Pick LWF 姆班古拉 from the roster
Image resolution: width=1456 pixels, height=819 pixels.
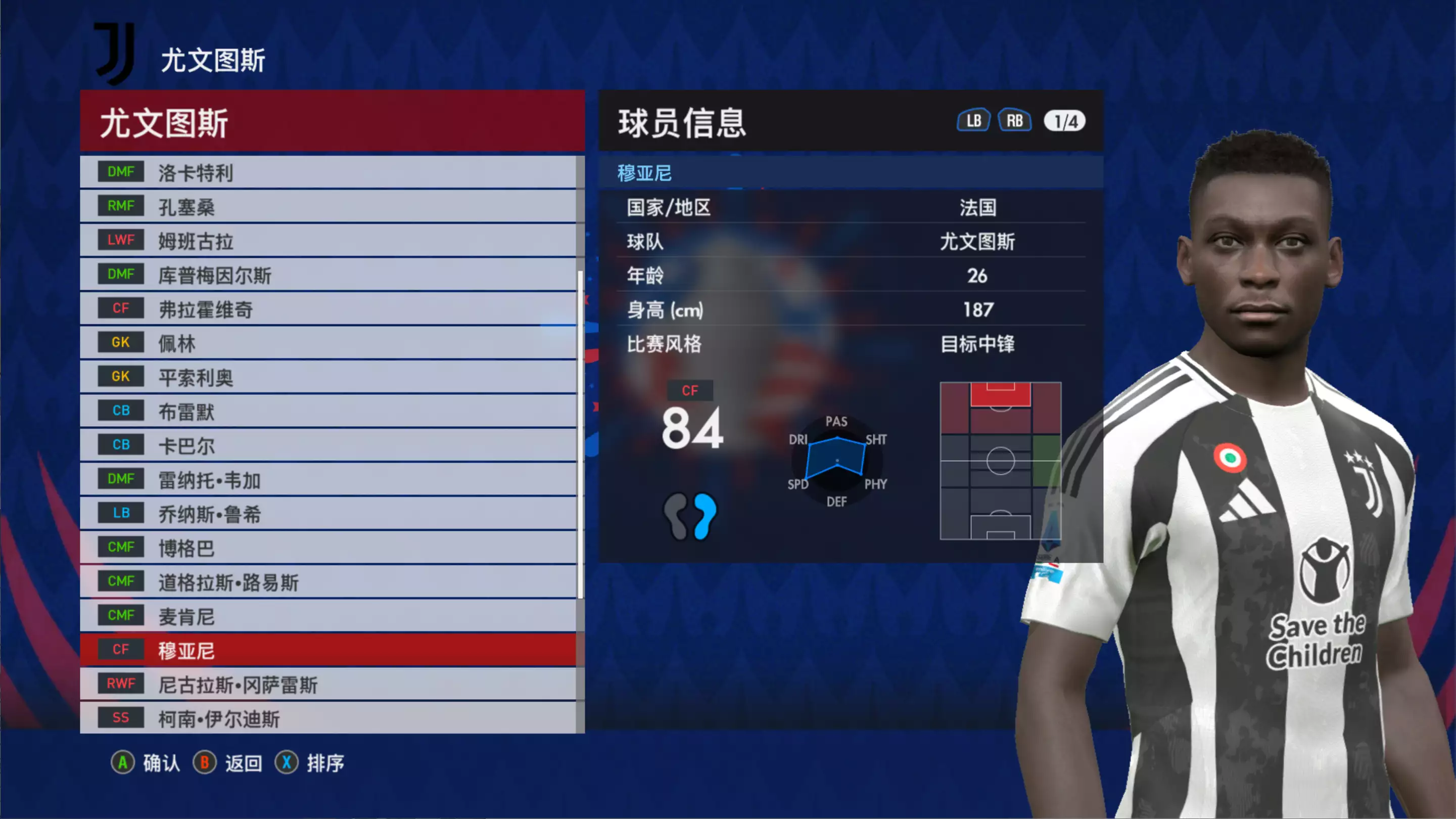coord(328,240)
